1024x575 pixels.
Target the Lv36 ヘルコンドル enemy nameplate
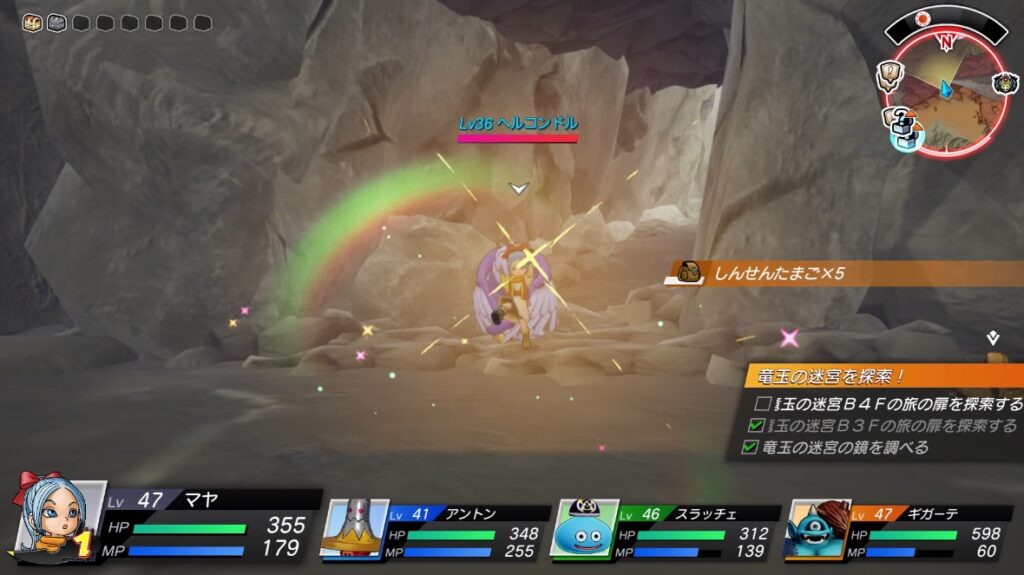(518, 124)
